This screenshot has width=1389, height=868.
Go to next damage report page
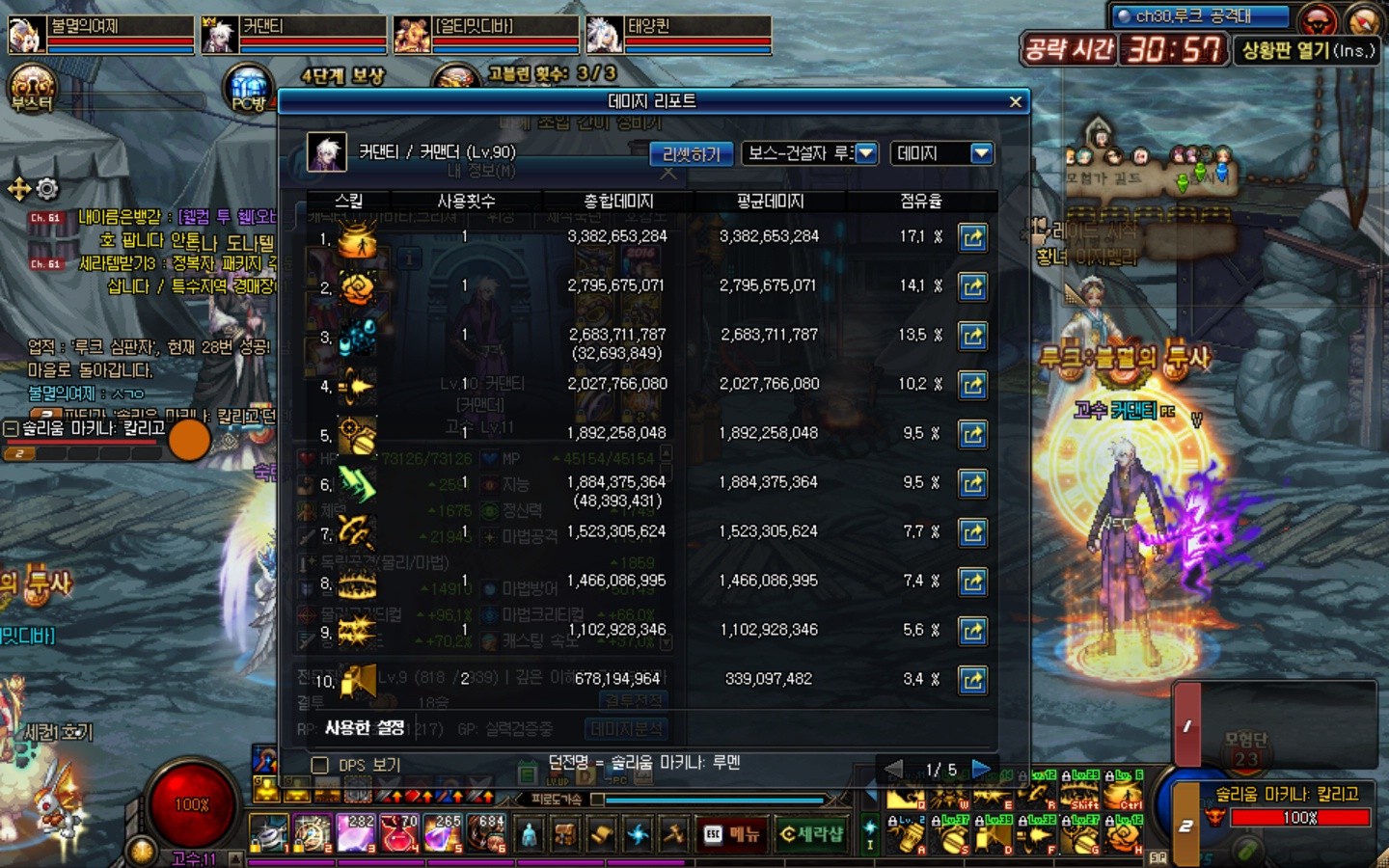(982, 769)
